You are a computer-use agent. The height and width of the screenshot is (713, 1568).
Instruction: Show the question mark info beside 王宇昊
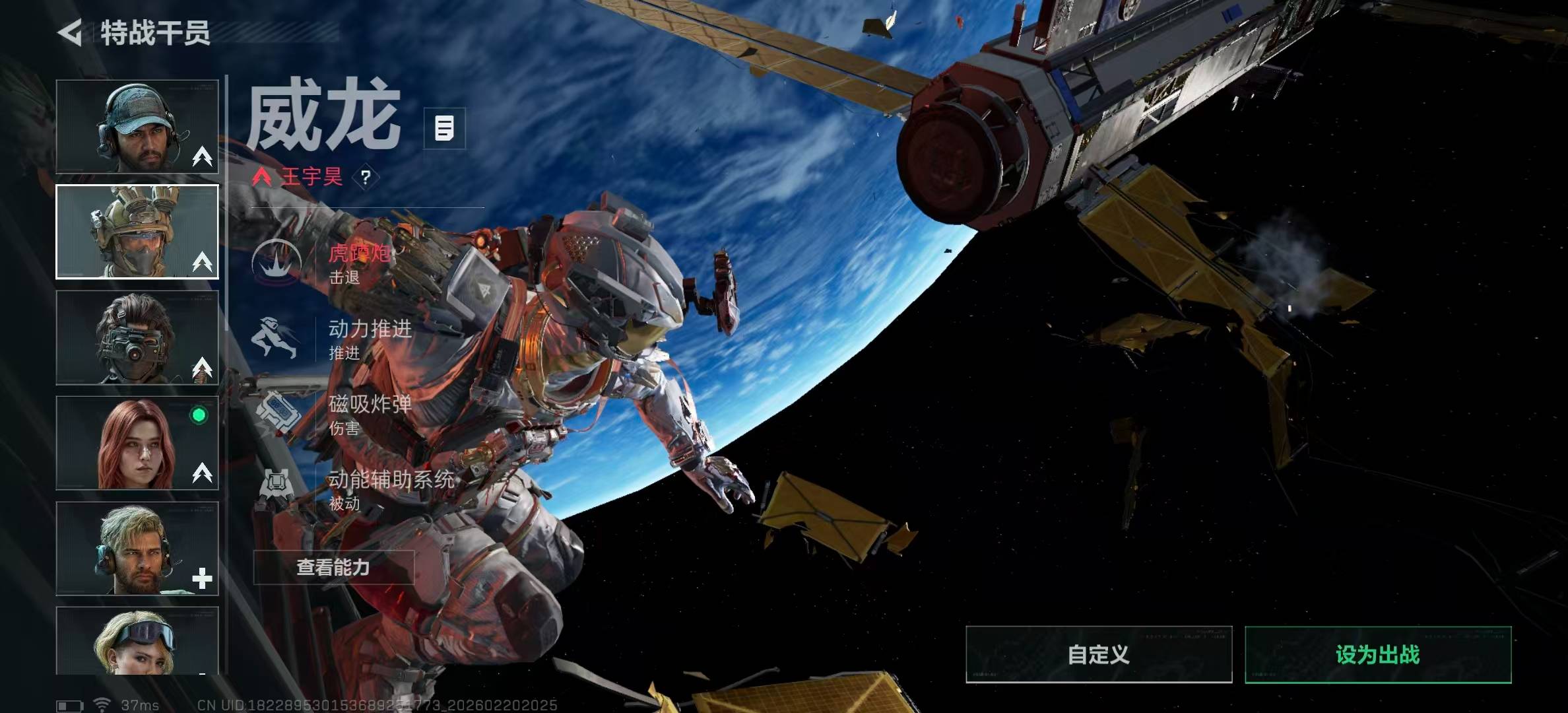(x=366, y=177)
